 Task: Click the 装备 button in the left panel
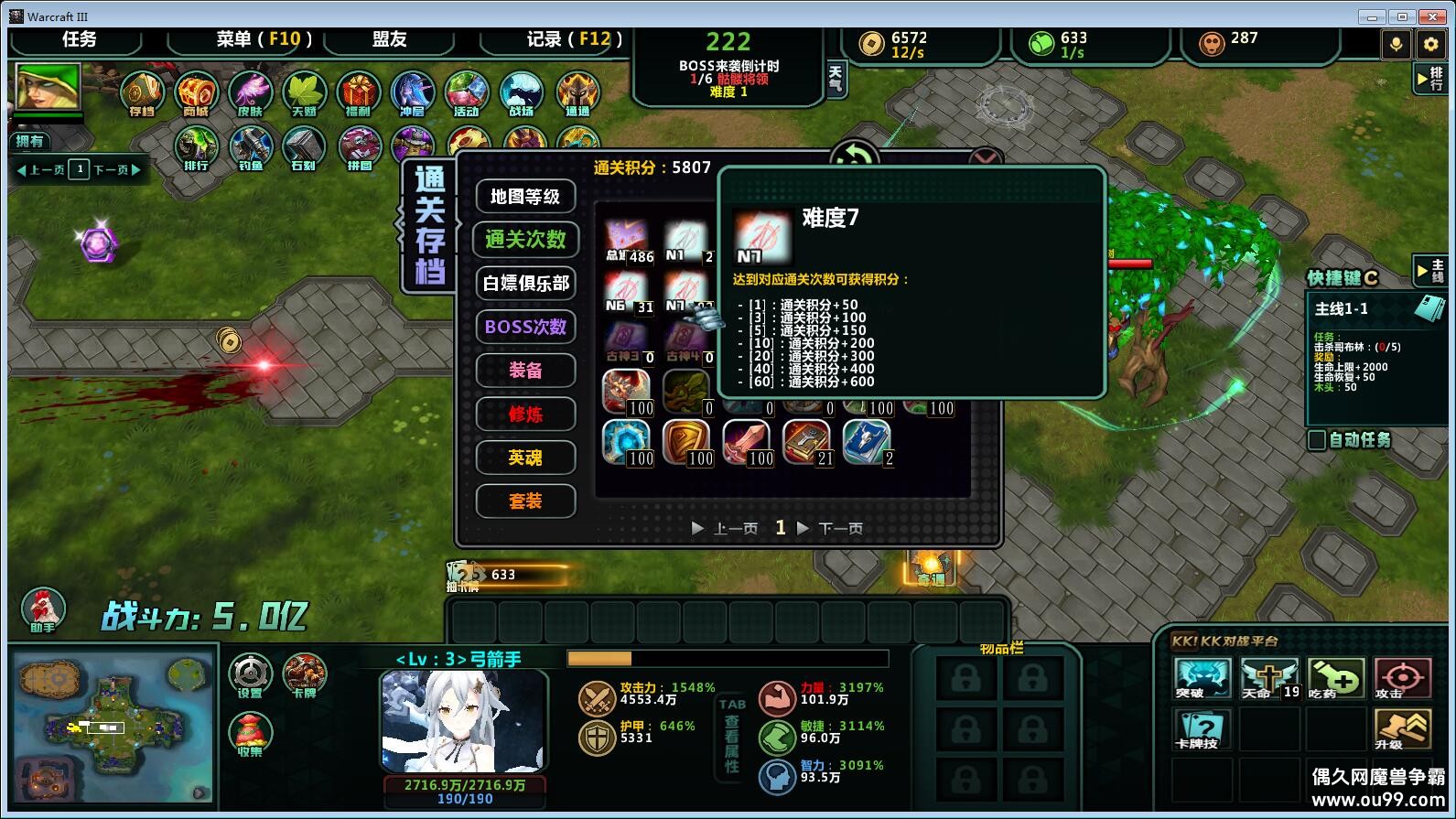[x=525, y=371]
